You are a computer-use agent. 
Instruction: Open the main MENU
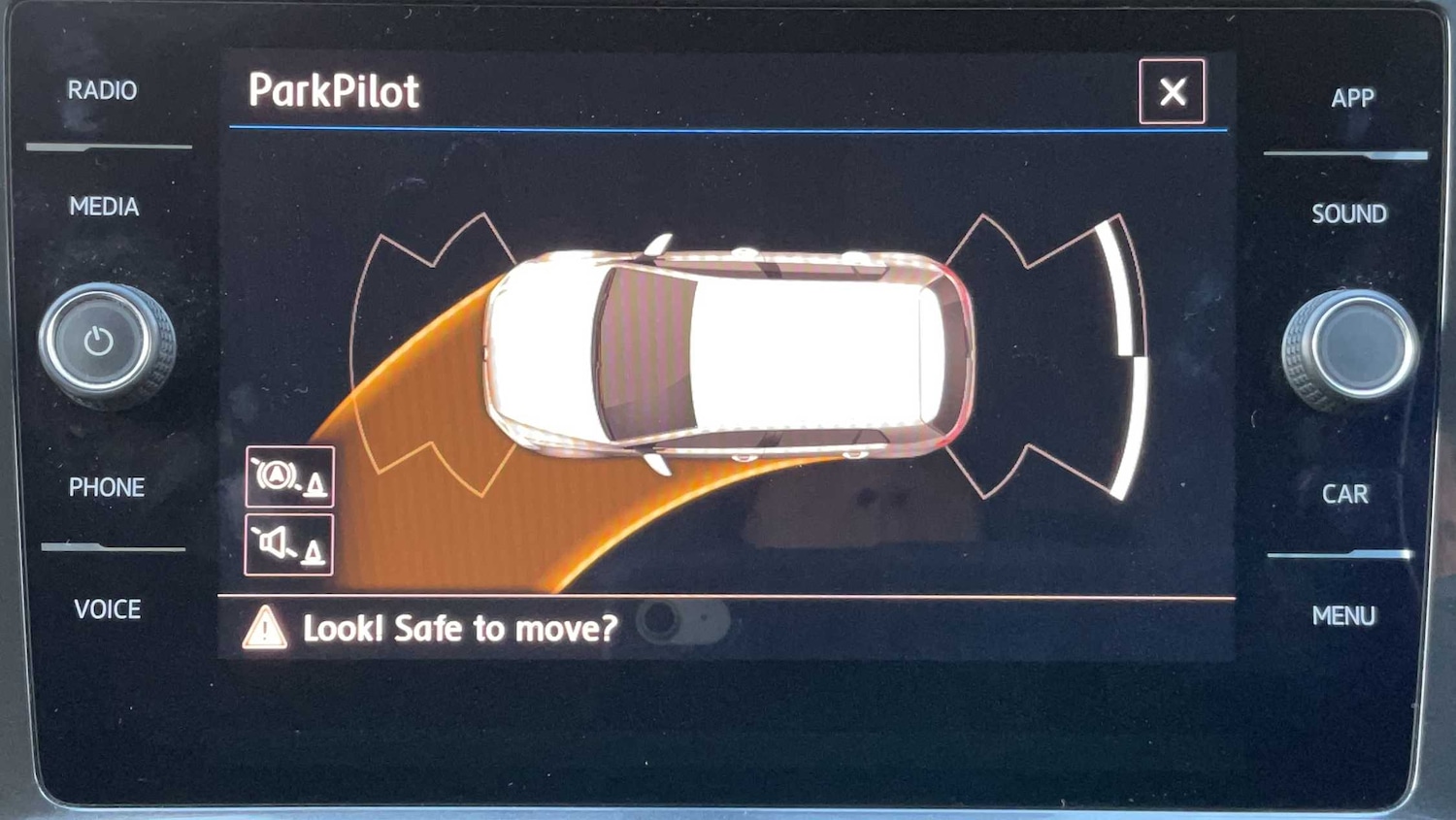1343,616
